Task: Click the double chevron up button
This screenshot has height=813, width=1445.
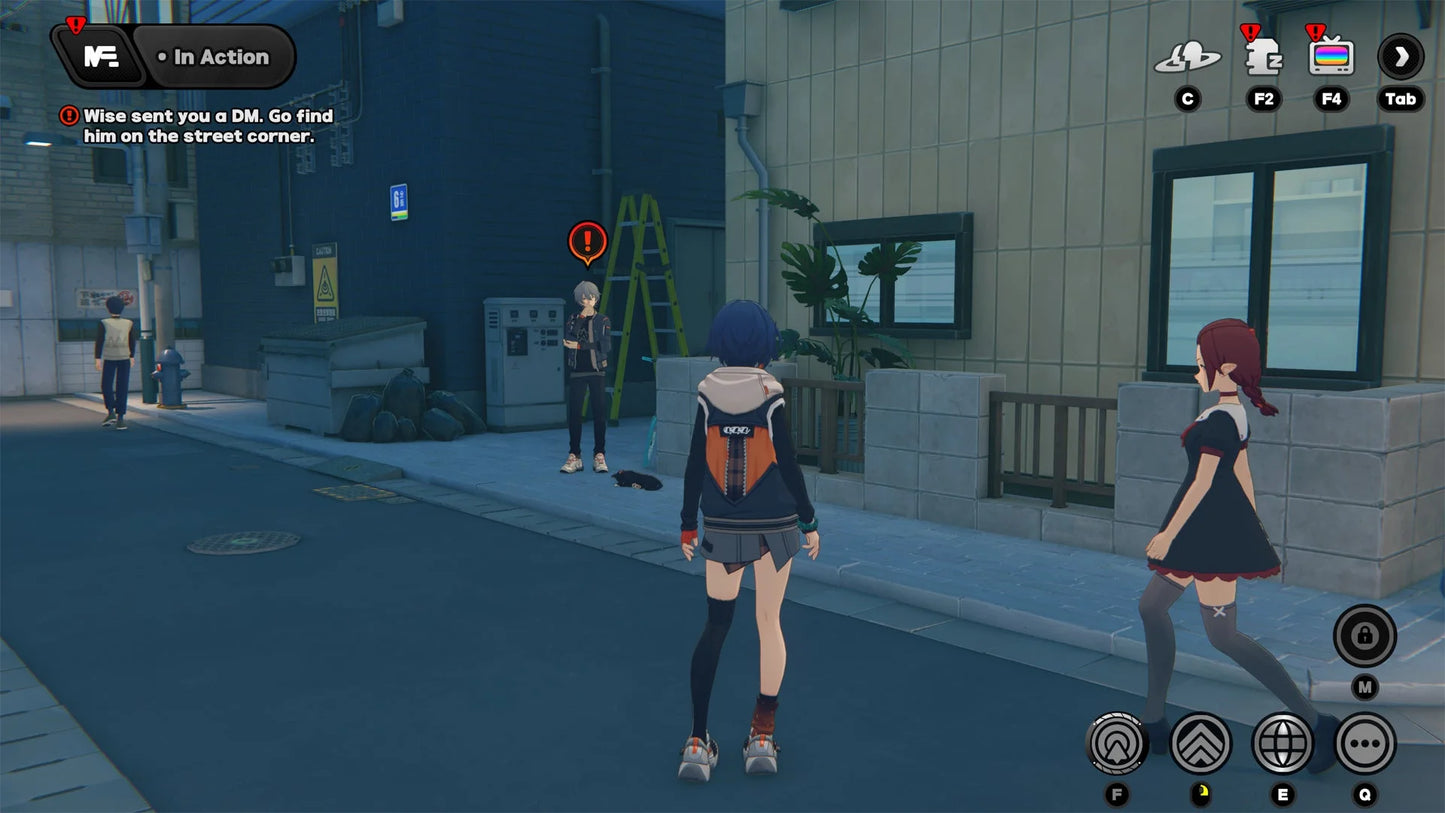Action: pyautogui.click(x=1200, y=743)
